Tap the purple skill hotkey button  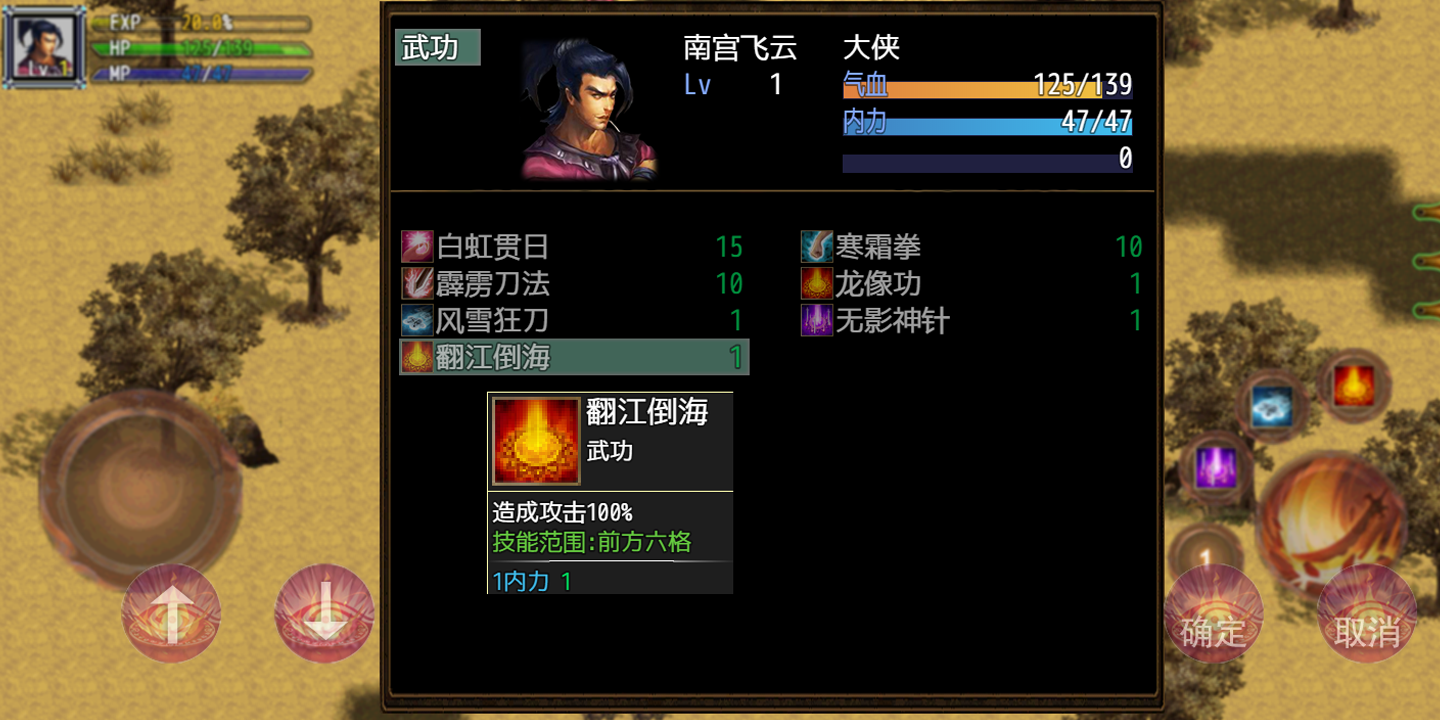pos(1216,466)
